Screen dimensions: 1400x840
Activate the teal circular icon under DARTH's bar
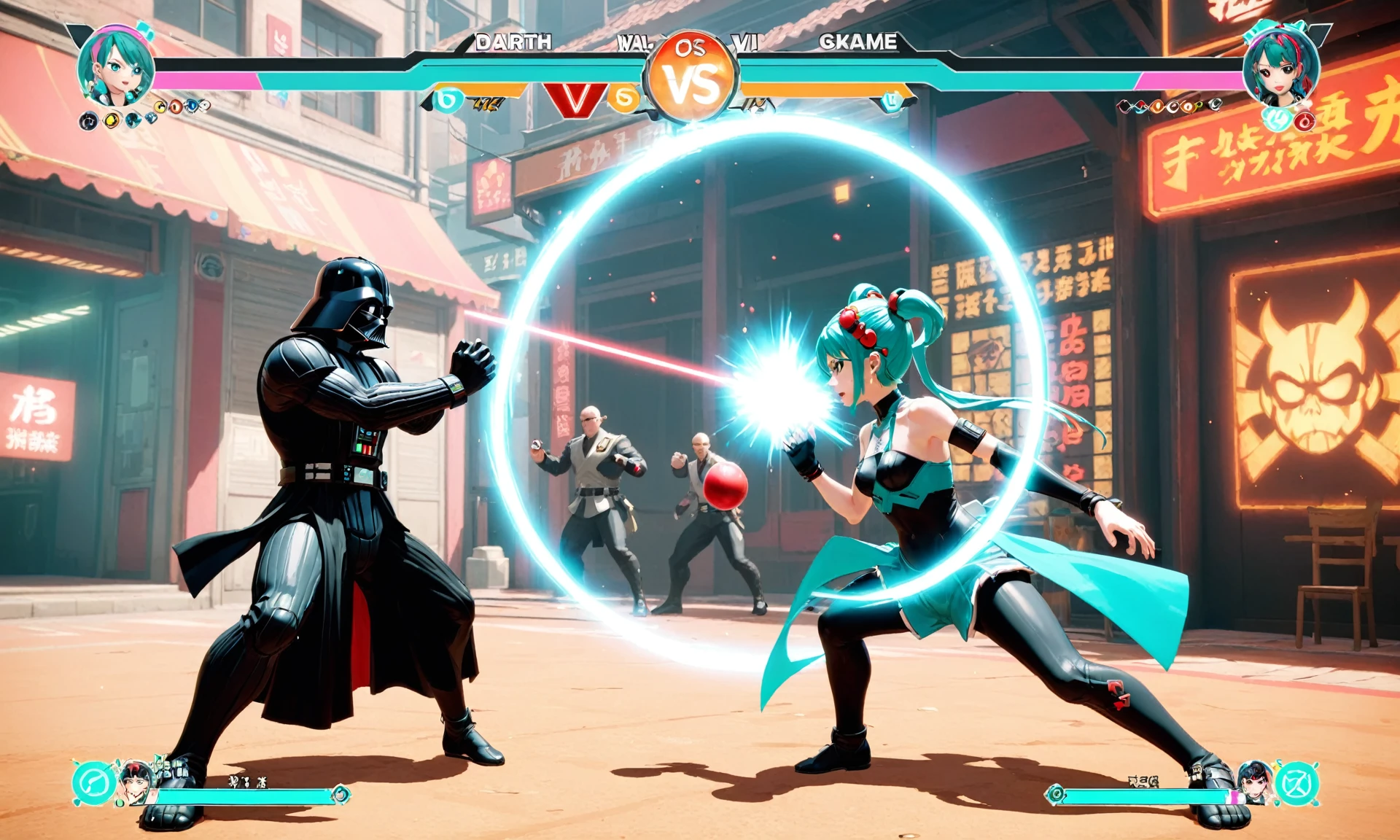tap(448, 99)
